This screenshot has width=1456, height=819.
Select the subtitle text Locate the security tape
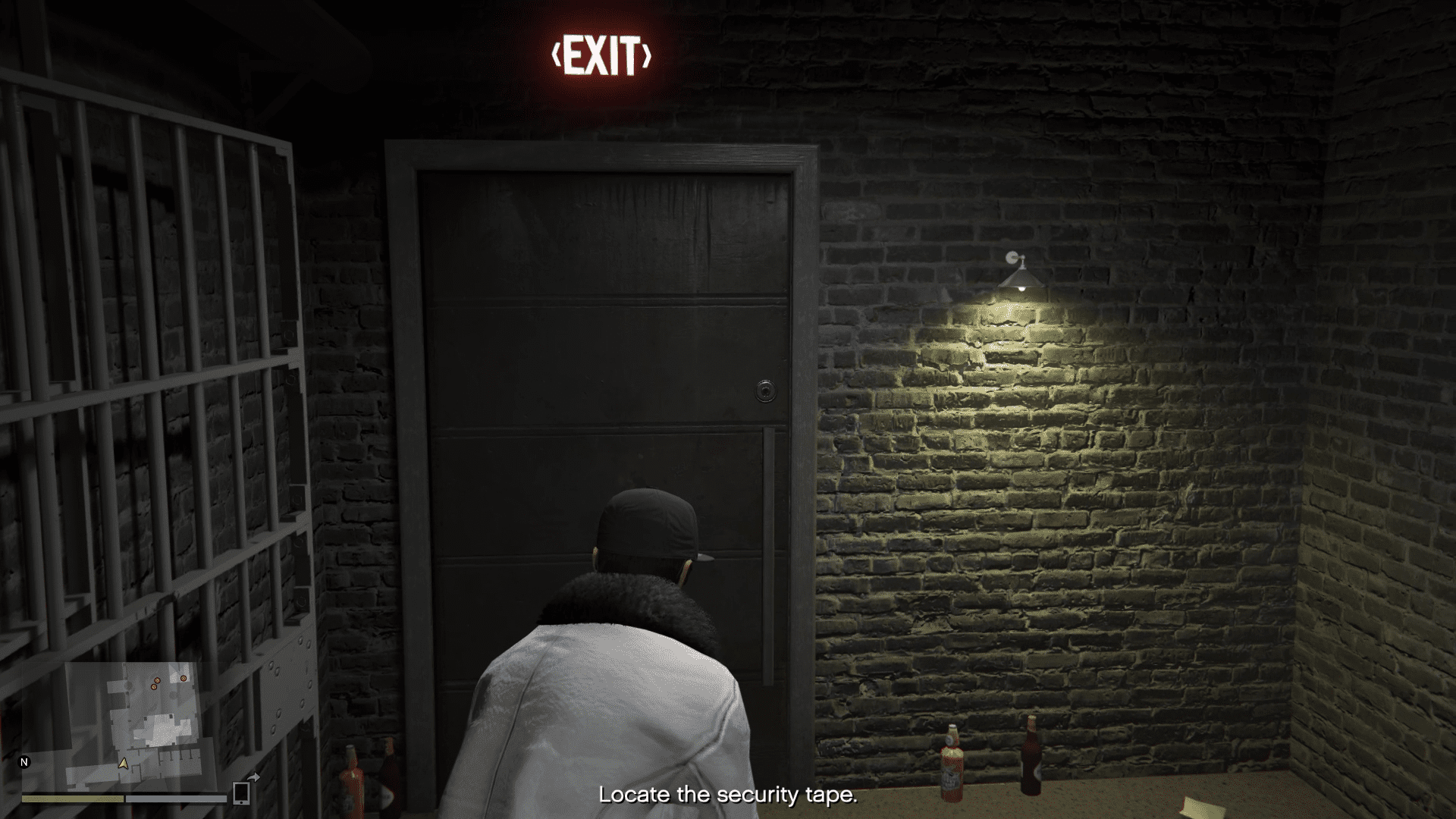tap(727, 795)
